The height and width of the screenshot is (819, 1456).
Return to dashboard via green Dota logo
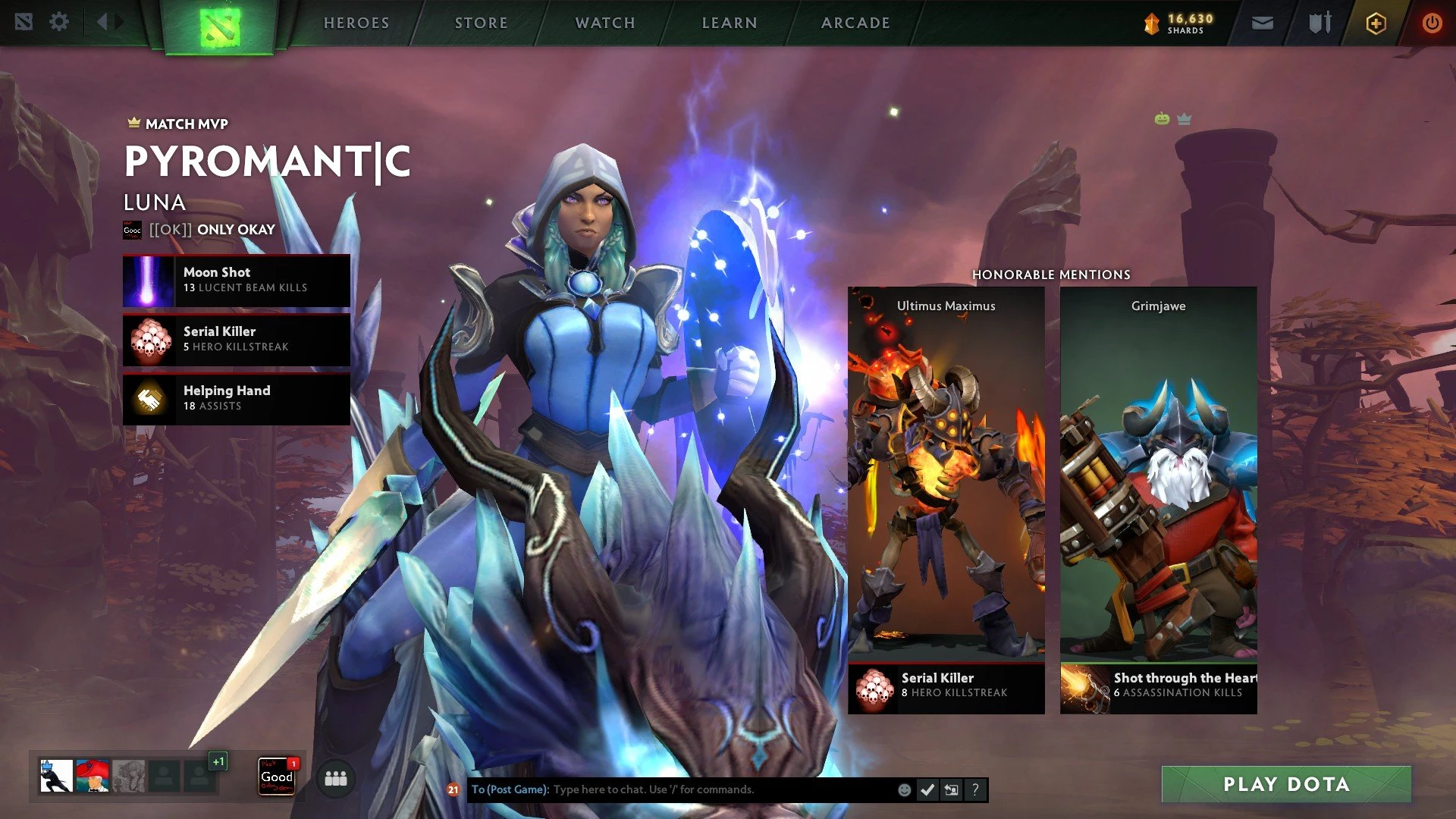[x=219, y=27]
